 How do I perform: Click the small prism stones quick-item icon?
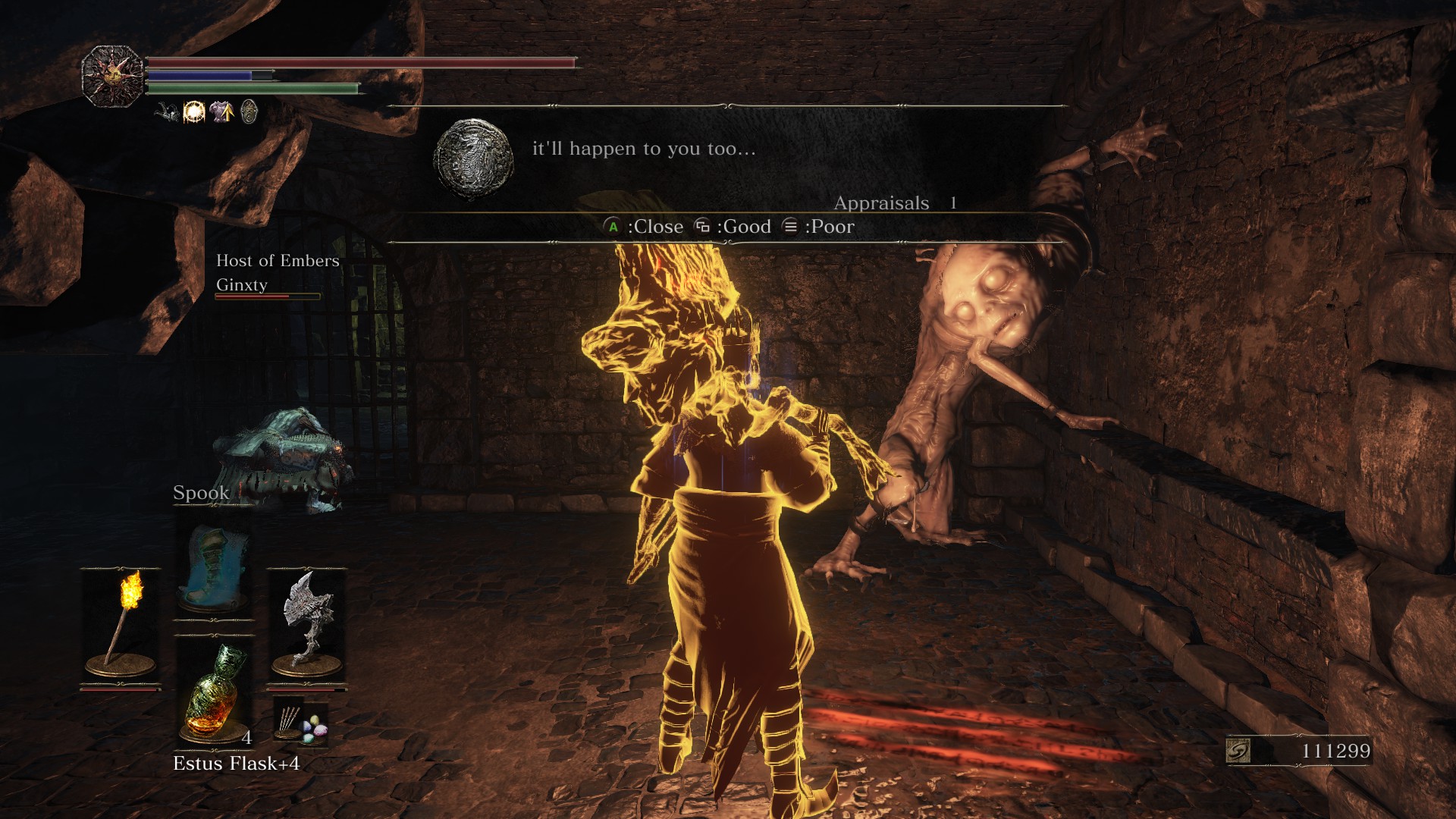pos(301,721)
